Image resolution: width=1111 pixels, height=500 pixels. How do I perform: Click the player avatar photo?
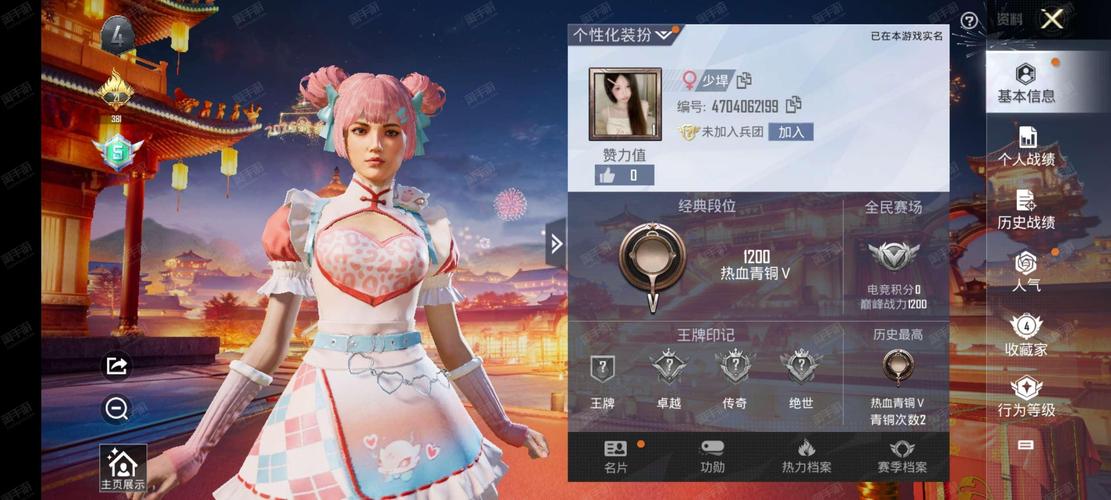tap(625, 103)
